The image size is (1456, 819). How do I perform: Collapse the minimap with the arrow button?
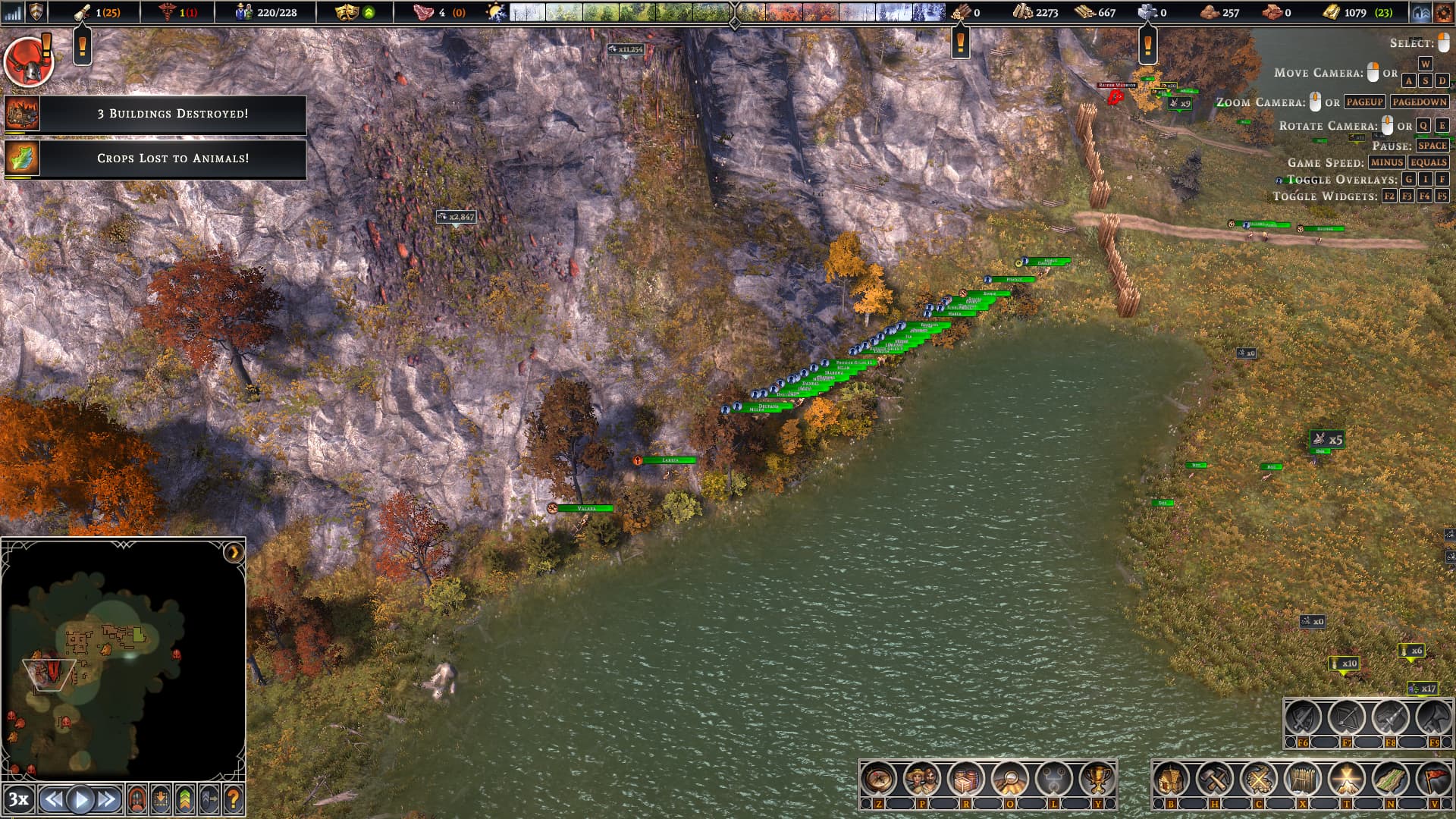click(x=234, y=552)
